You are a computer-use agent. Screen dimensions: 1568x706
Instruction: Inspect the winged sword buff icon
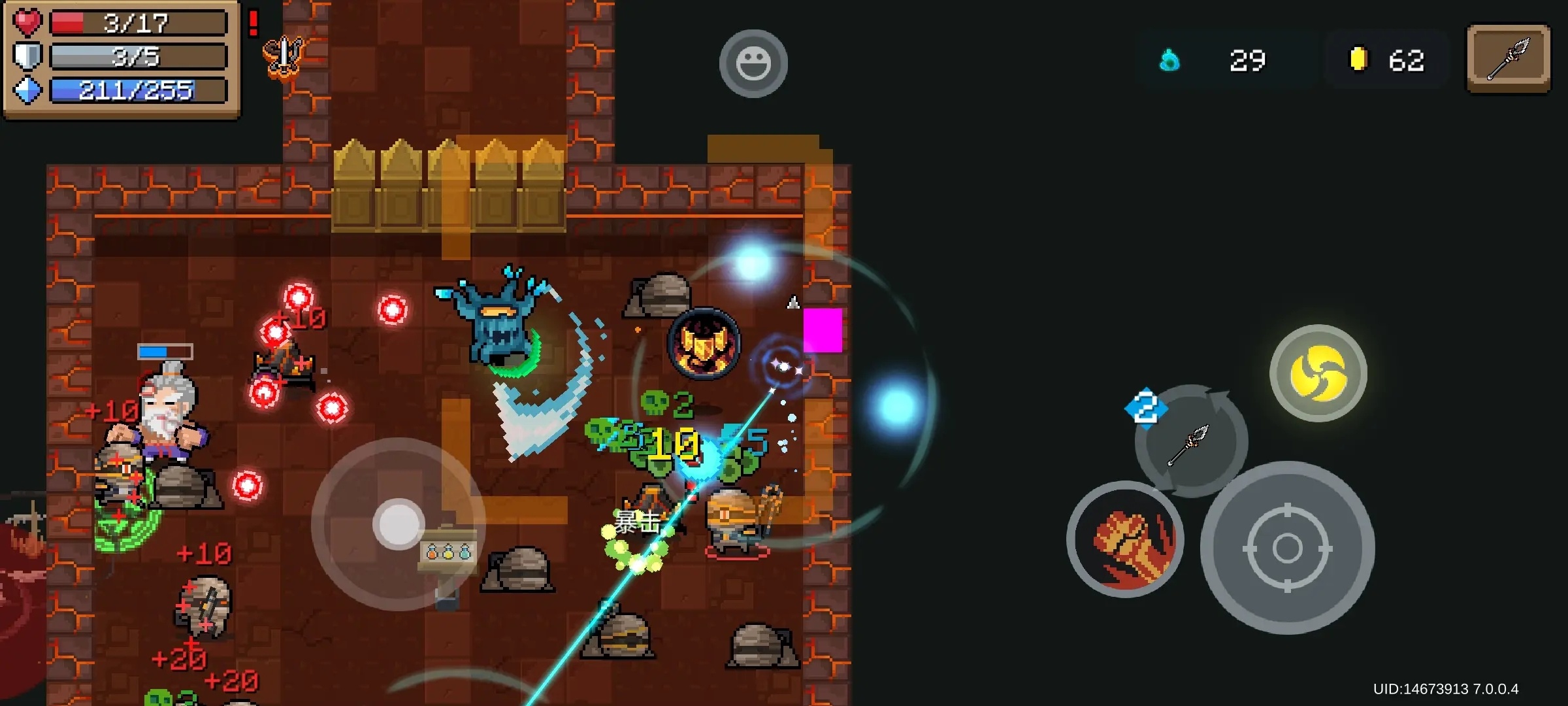(284, 57)
